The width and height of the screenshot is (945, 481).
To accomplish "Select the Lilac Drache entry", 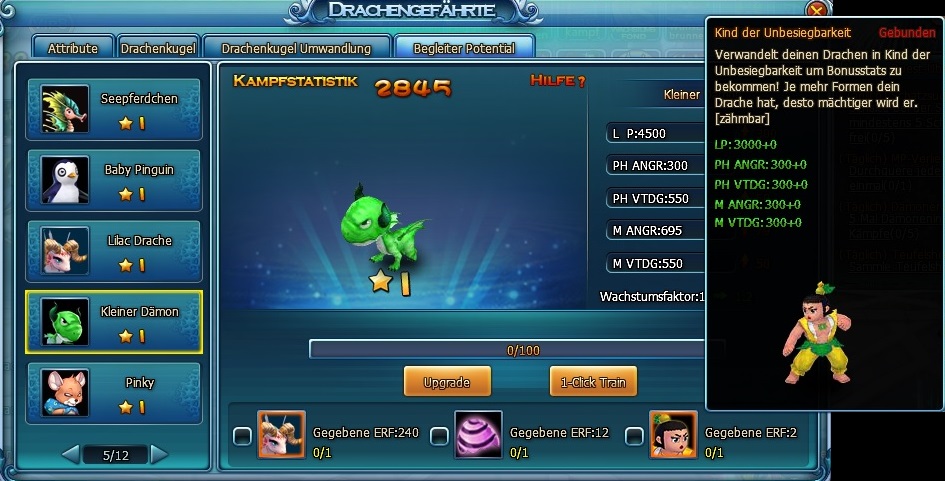I will (113, 251).
